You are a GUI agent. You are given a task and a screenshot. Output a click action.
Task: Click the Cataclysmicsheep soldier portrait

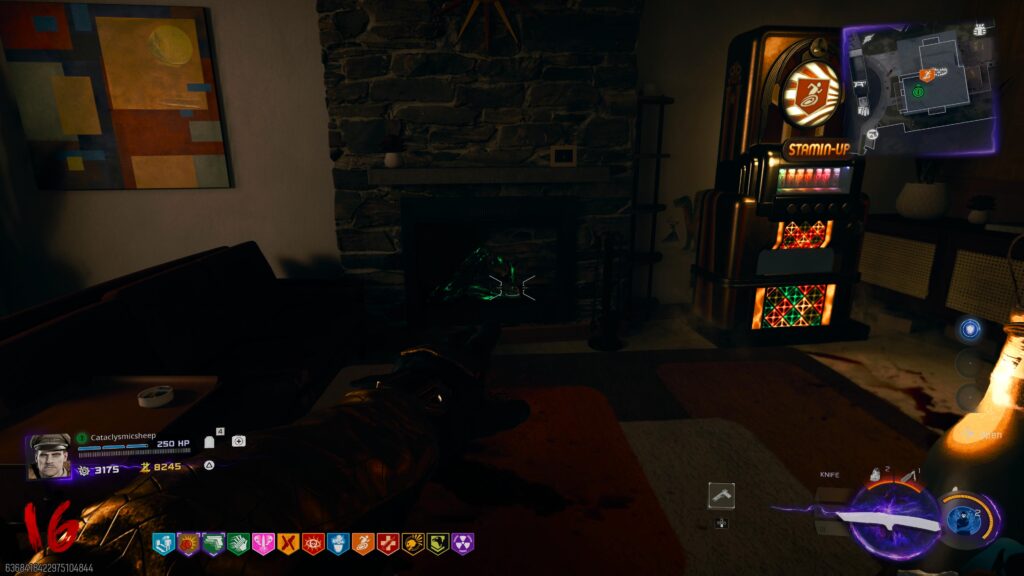(x=50, y=456)
